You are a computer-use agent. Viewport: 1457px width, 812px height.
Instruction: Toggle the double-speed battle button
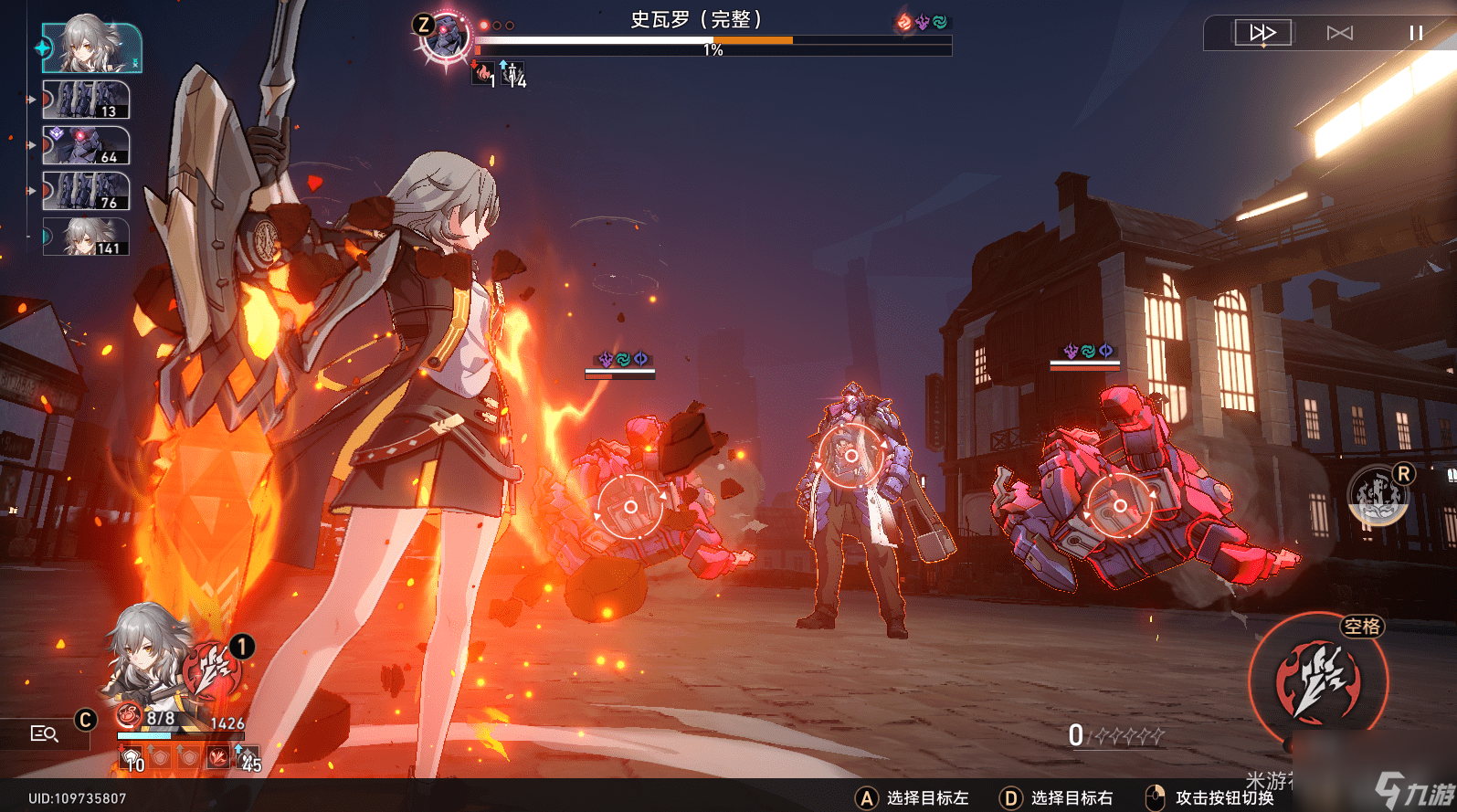(1262, 33)
